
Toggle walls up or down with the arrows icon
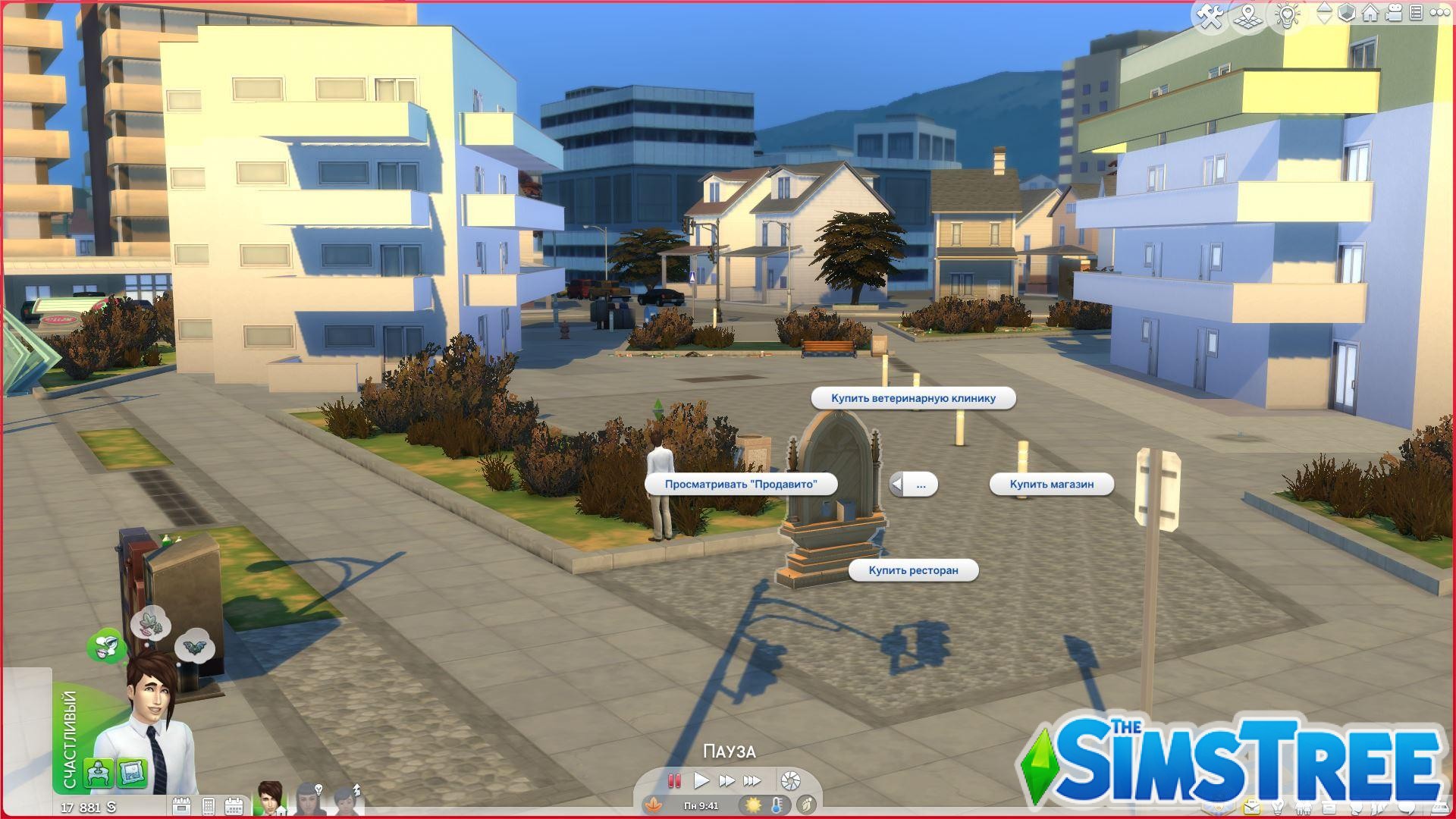[1326, 13]
